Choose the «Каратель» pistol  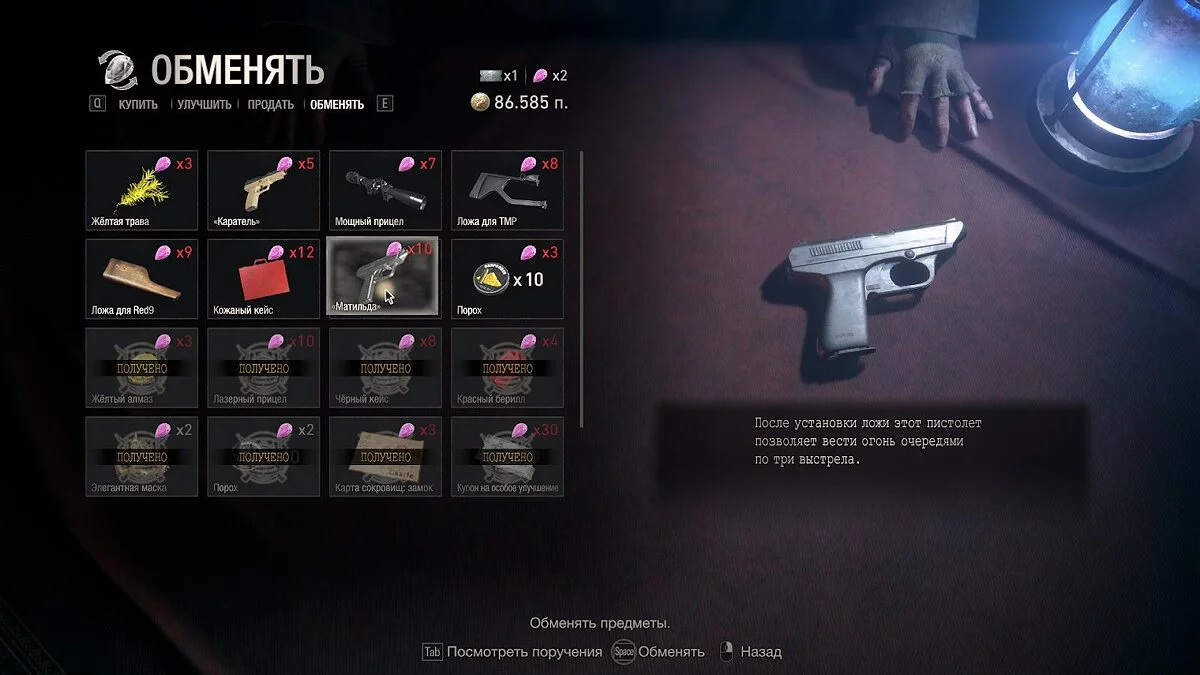point(262,190)
